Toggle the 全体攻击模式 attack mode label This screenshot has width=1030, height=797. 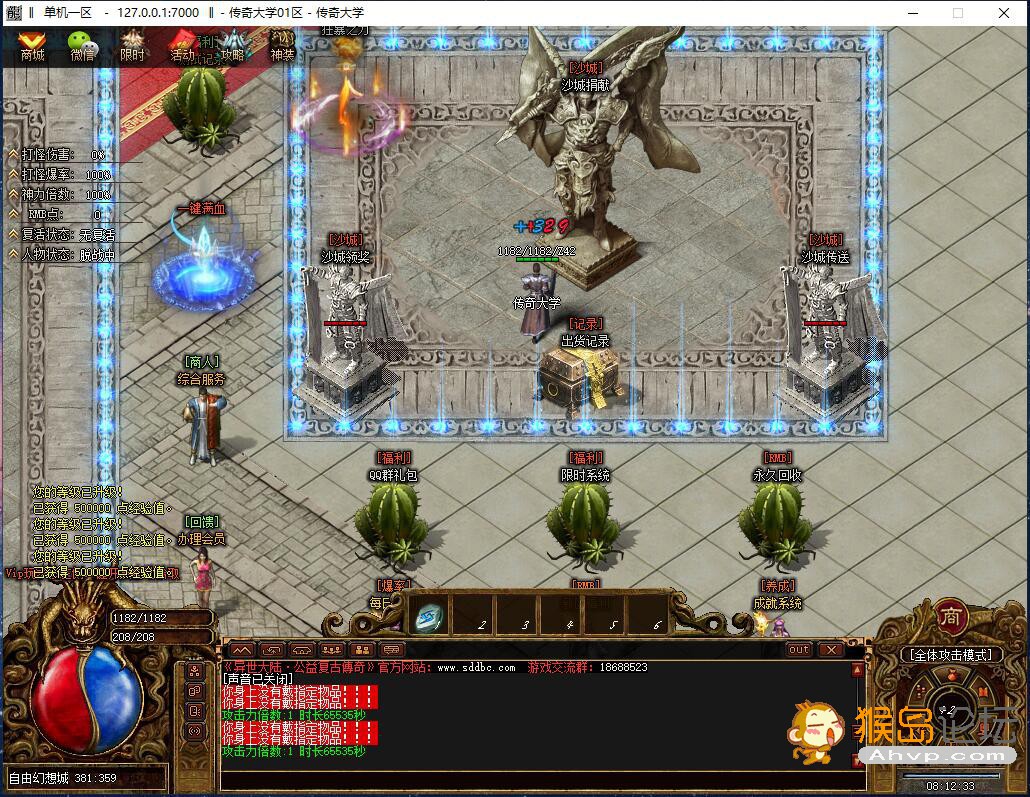tap(949, 655)
